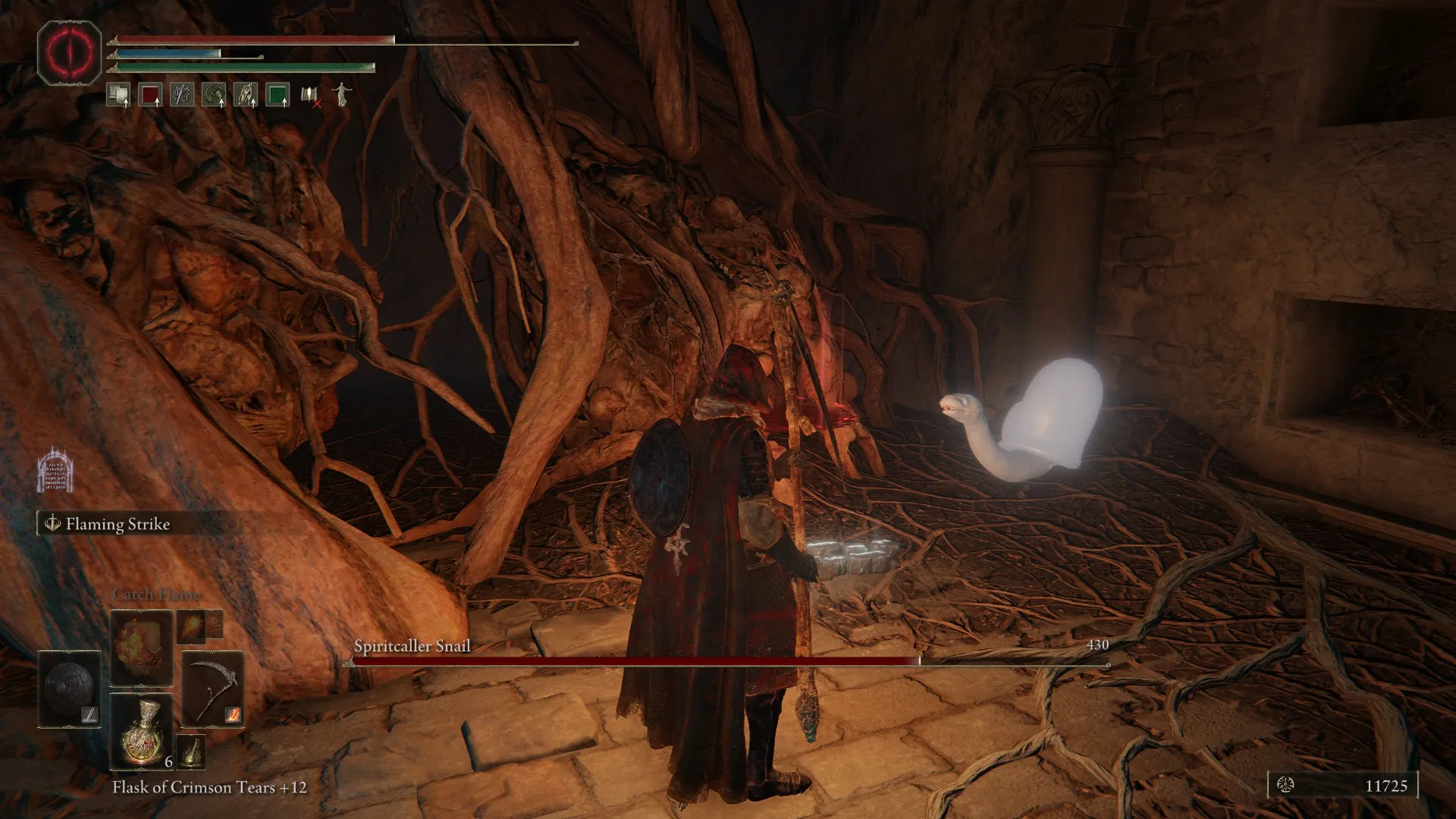Click the scattered blades buff icon
This screenshot has width=1456, height=819.
[x=182, y=96]
